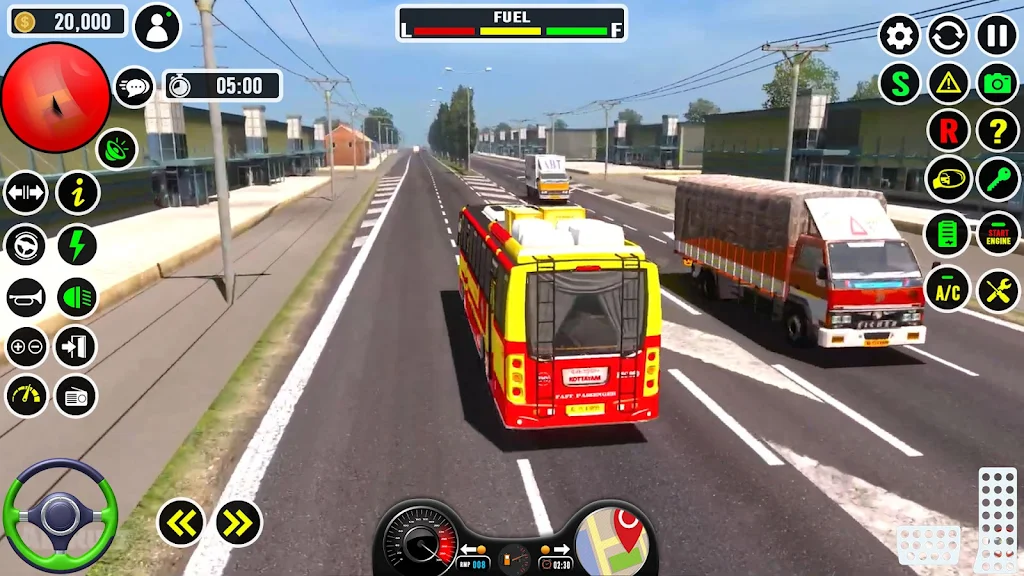Turn on the A/C

pos(948,290)
